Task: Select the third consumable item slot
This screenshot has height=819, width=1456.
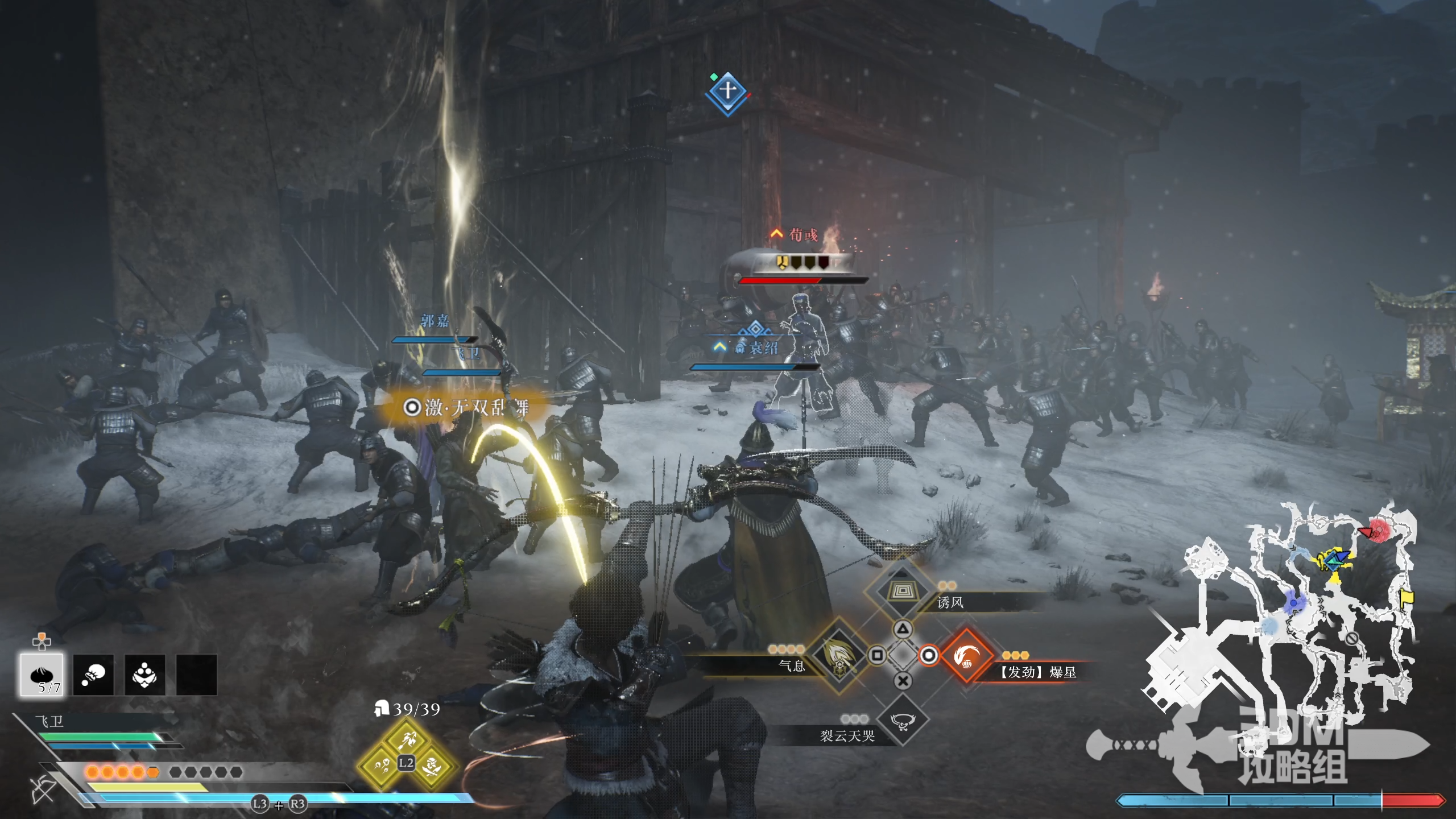Action: [145, 675]
